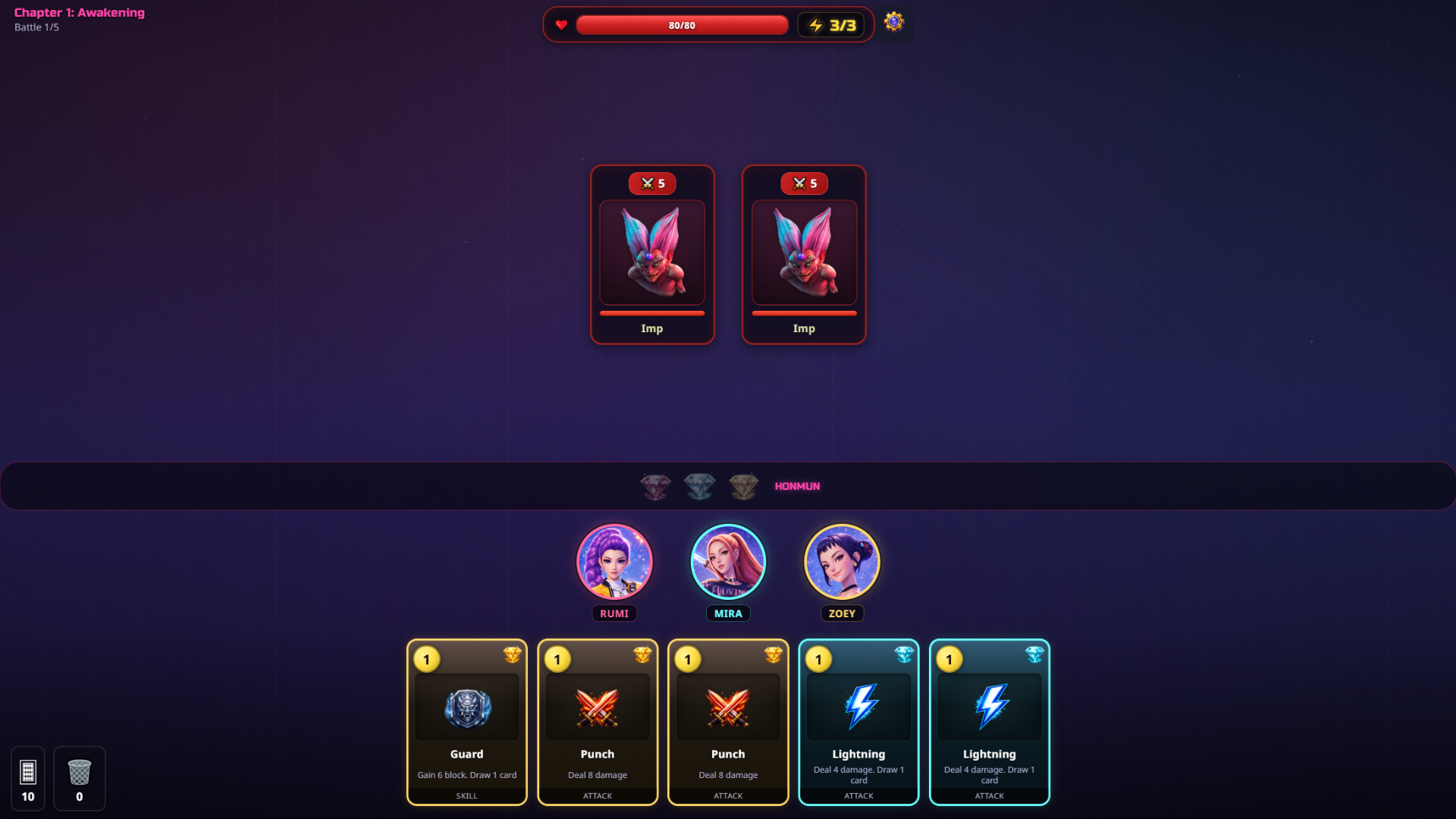Click the silver diamond gem left of HONMUN
Screen dimensions: 1456x819
pyautogui.click(x=699, y=486)
